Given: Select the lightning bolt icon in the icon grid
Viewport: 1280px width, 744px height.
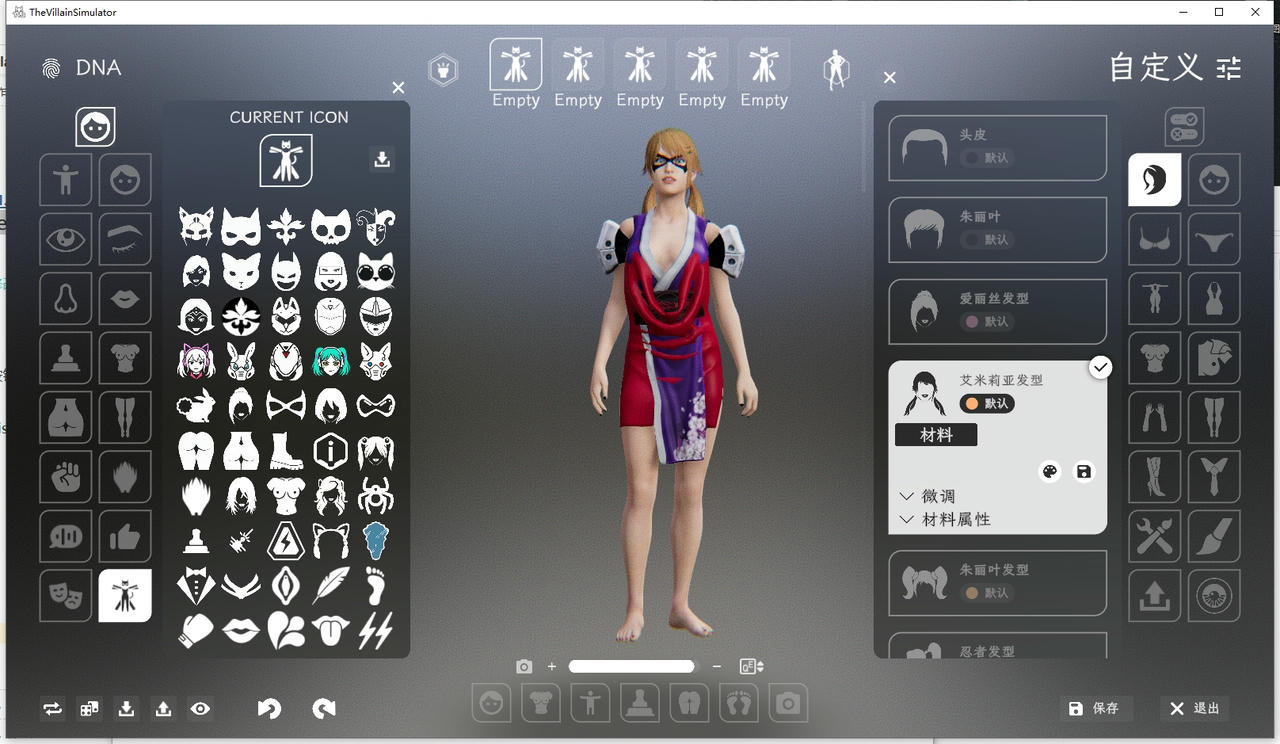Looking at the screenshot, I should click(x=375, y=628).
